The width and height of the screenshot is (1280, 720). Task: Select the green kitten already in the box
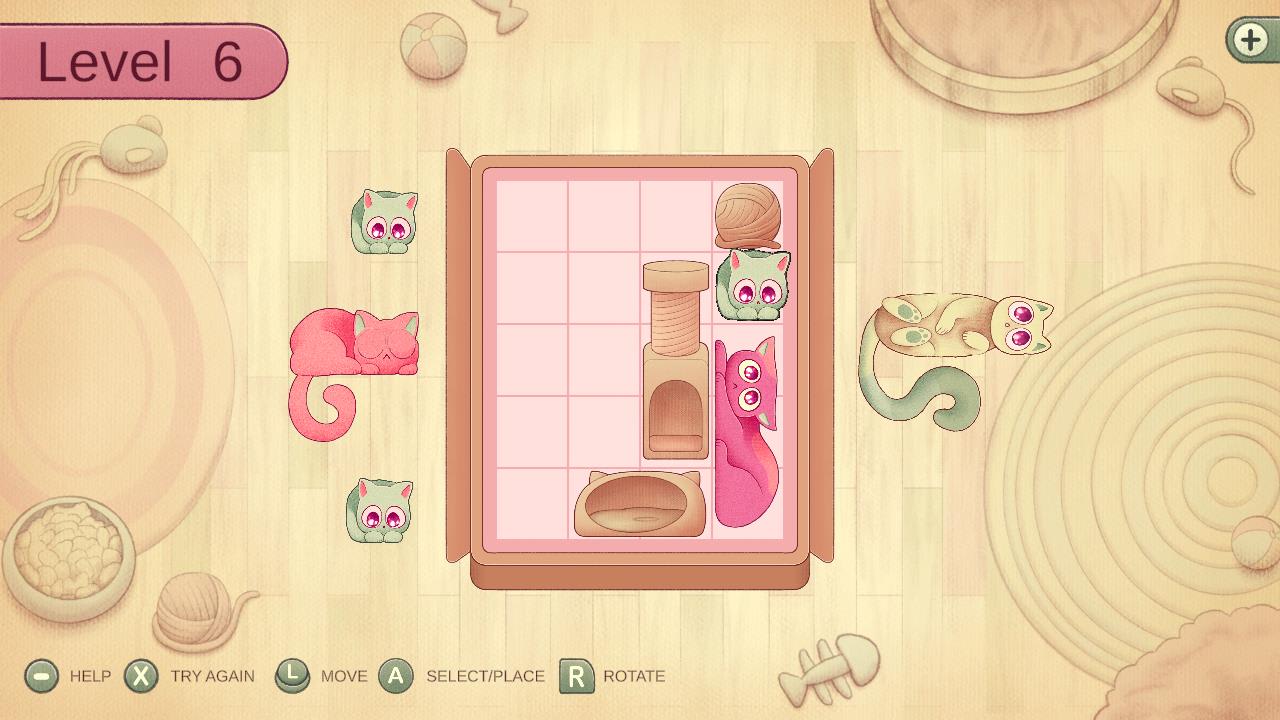(x=752, y=288)
